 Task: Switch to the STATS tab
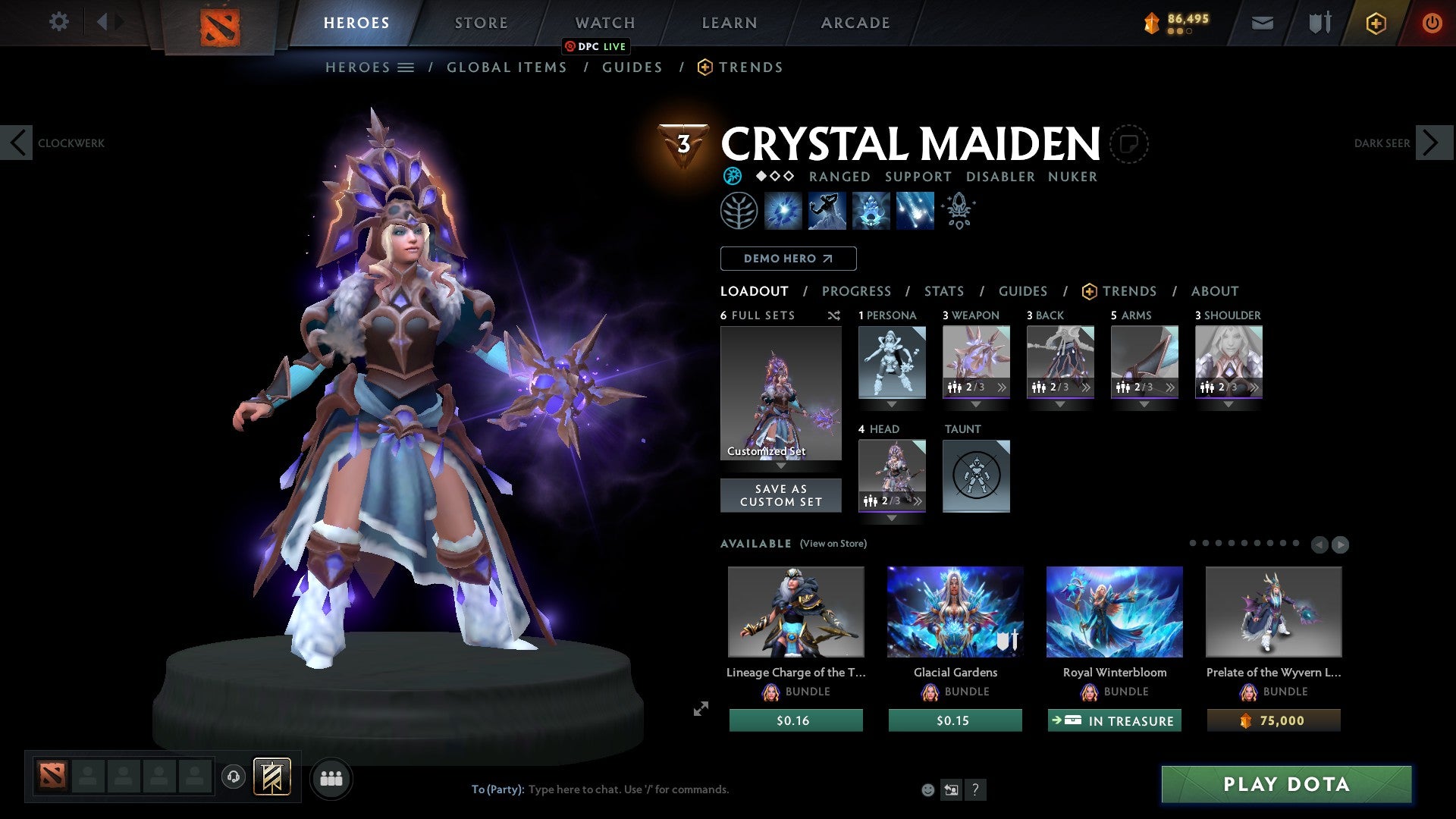pyautogui.click(x=943, y=291)
